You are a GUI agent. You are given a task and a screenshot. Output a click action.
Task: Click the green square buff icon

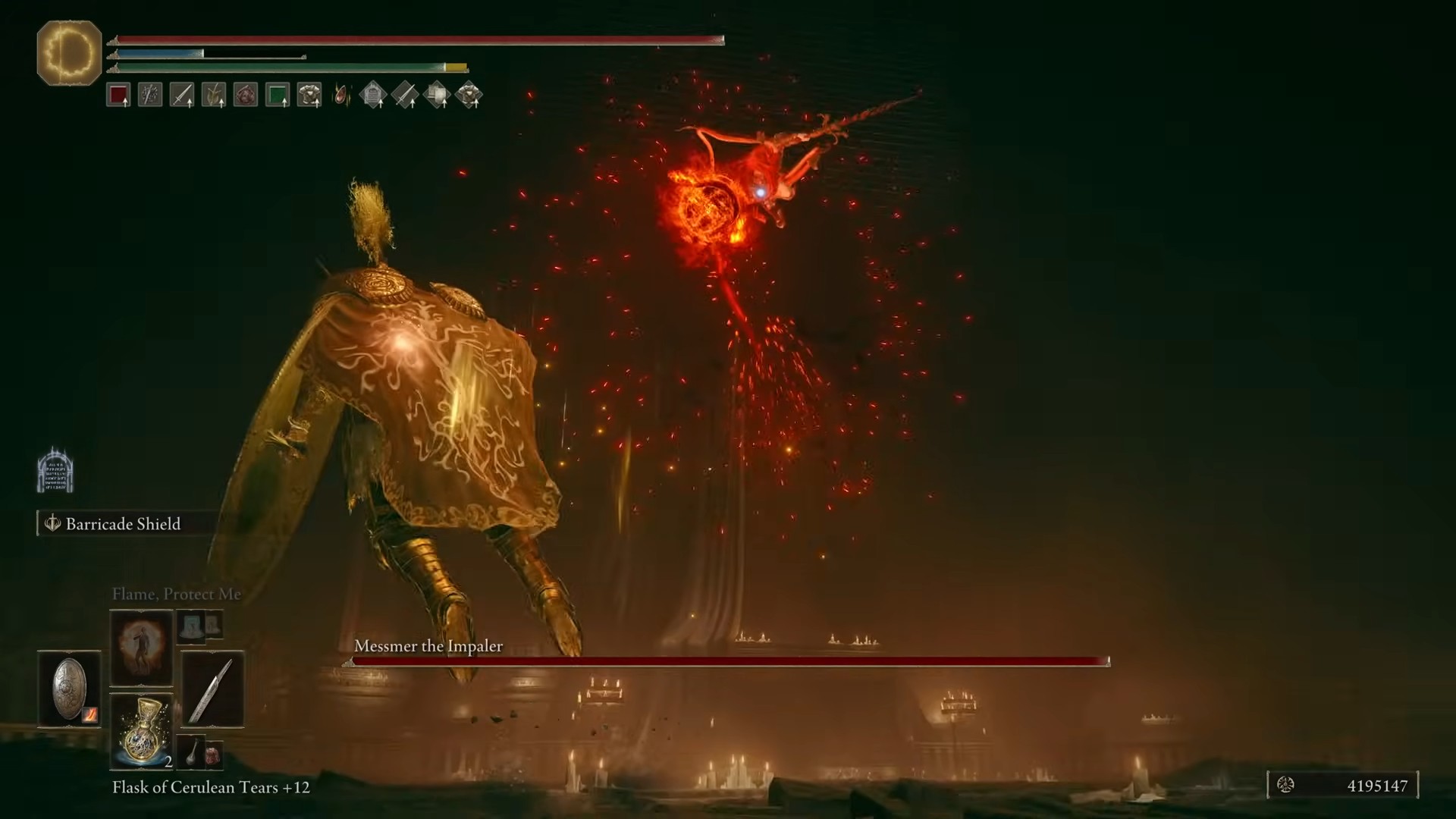pos(278,95)
